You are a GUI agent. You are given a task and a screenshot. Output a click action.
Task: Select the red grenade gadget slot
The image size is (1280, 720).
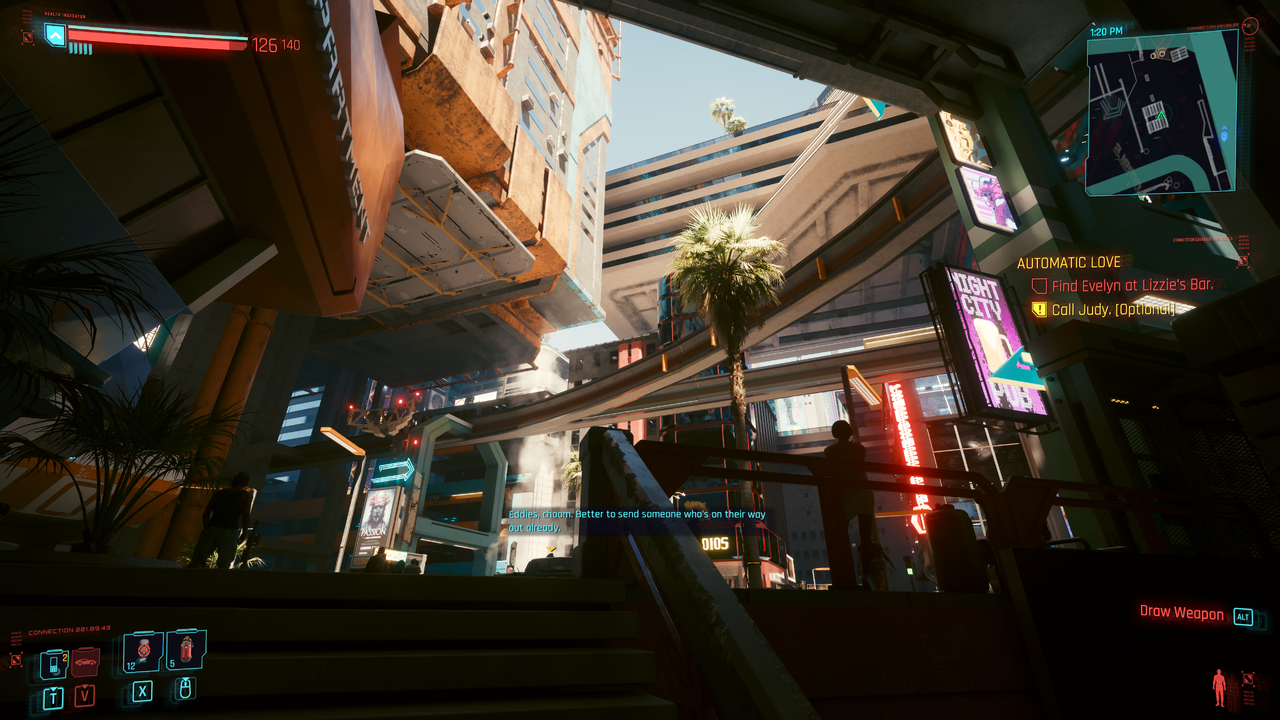click(186, 651)
